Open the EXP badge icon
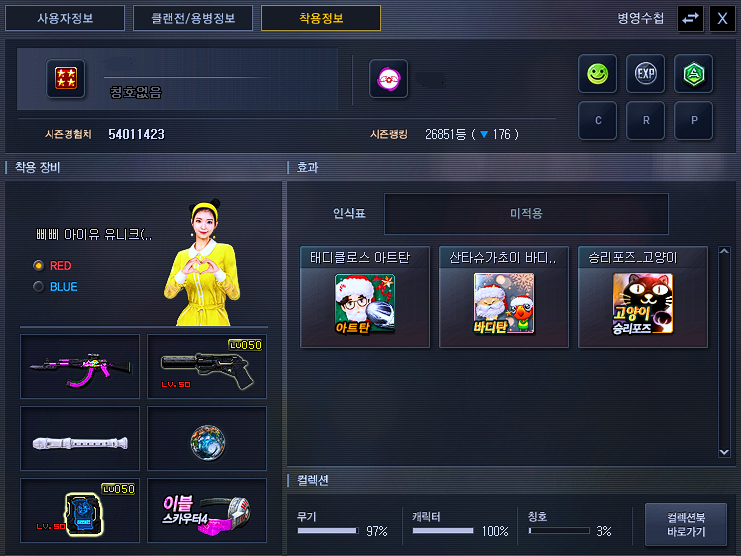The height and width of the screenshot is (556, 741). pos(645,74)
